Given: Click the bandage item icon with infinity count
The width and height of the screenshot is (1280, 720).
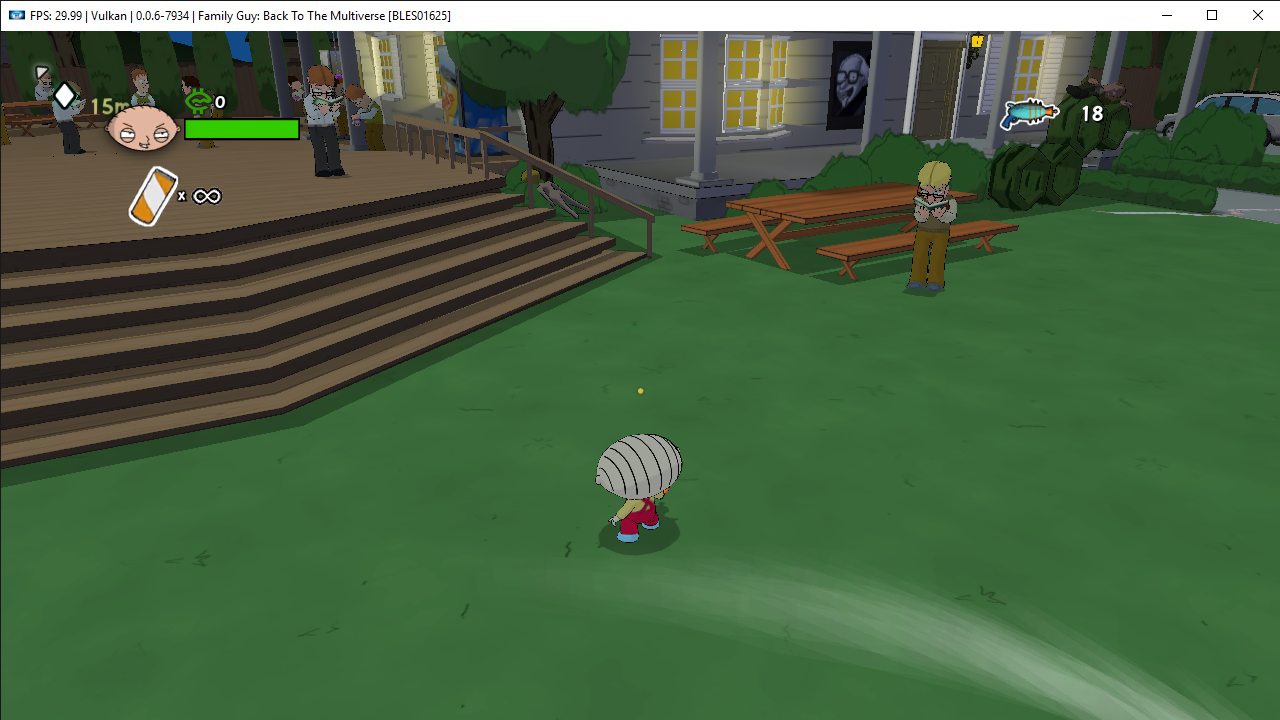Looking at the screenshot, I should click(x=151, y=195).
